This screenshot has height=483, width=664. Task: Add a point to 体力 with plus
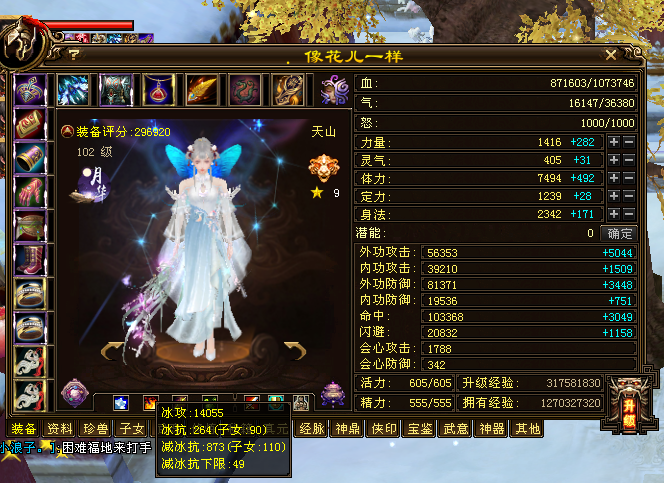tap(614, 179)
